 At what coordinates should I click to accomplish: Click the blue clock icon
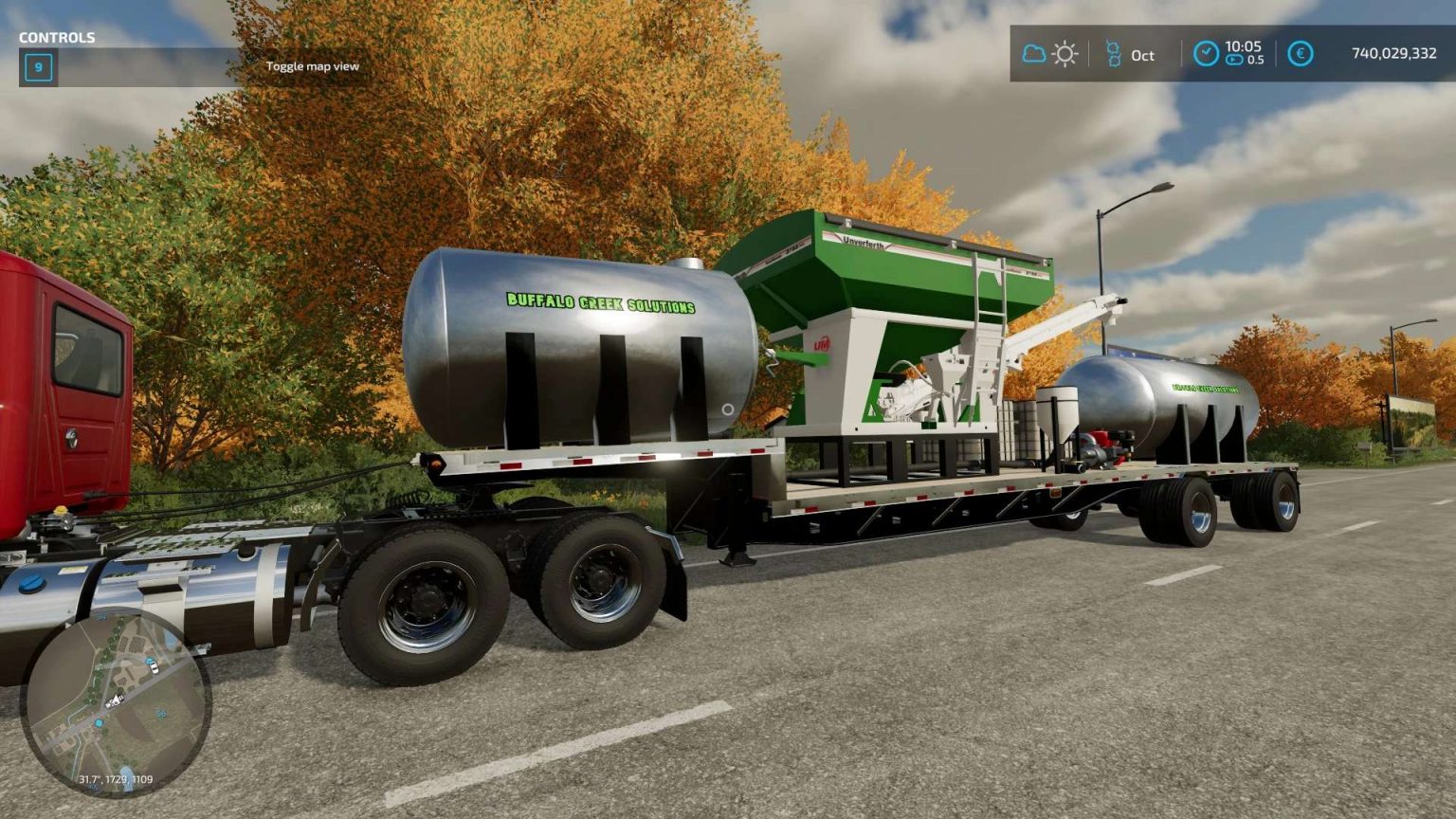pyautogui.click(x=1206, y=53)
